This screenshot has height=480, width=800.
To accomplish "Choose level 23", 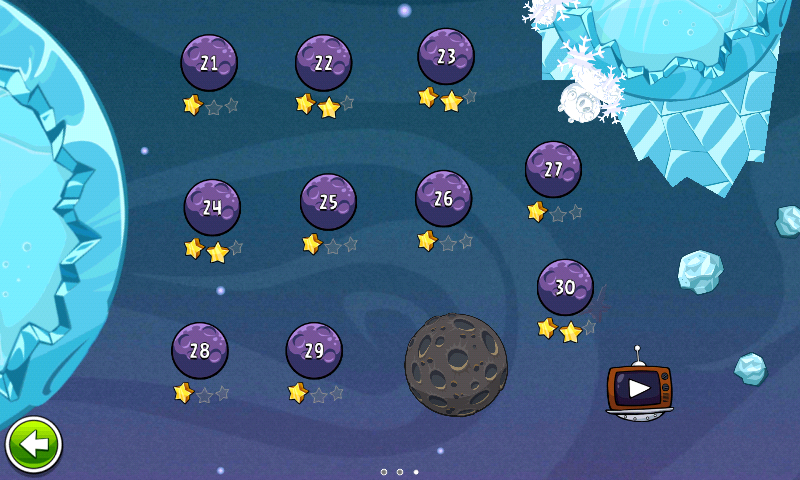I will pyautogui.click(x=446, y=56).
